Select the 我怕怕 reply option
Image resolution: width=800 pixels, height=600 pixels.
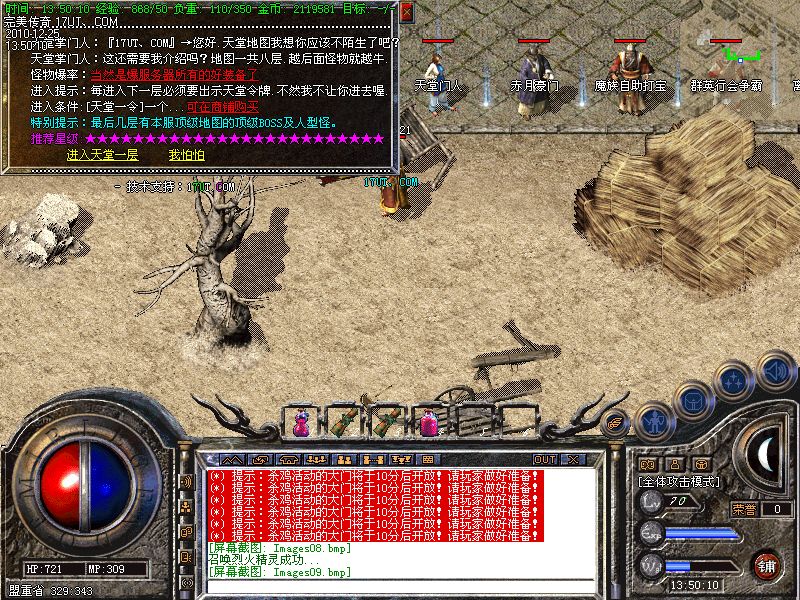coord(187,155)
